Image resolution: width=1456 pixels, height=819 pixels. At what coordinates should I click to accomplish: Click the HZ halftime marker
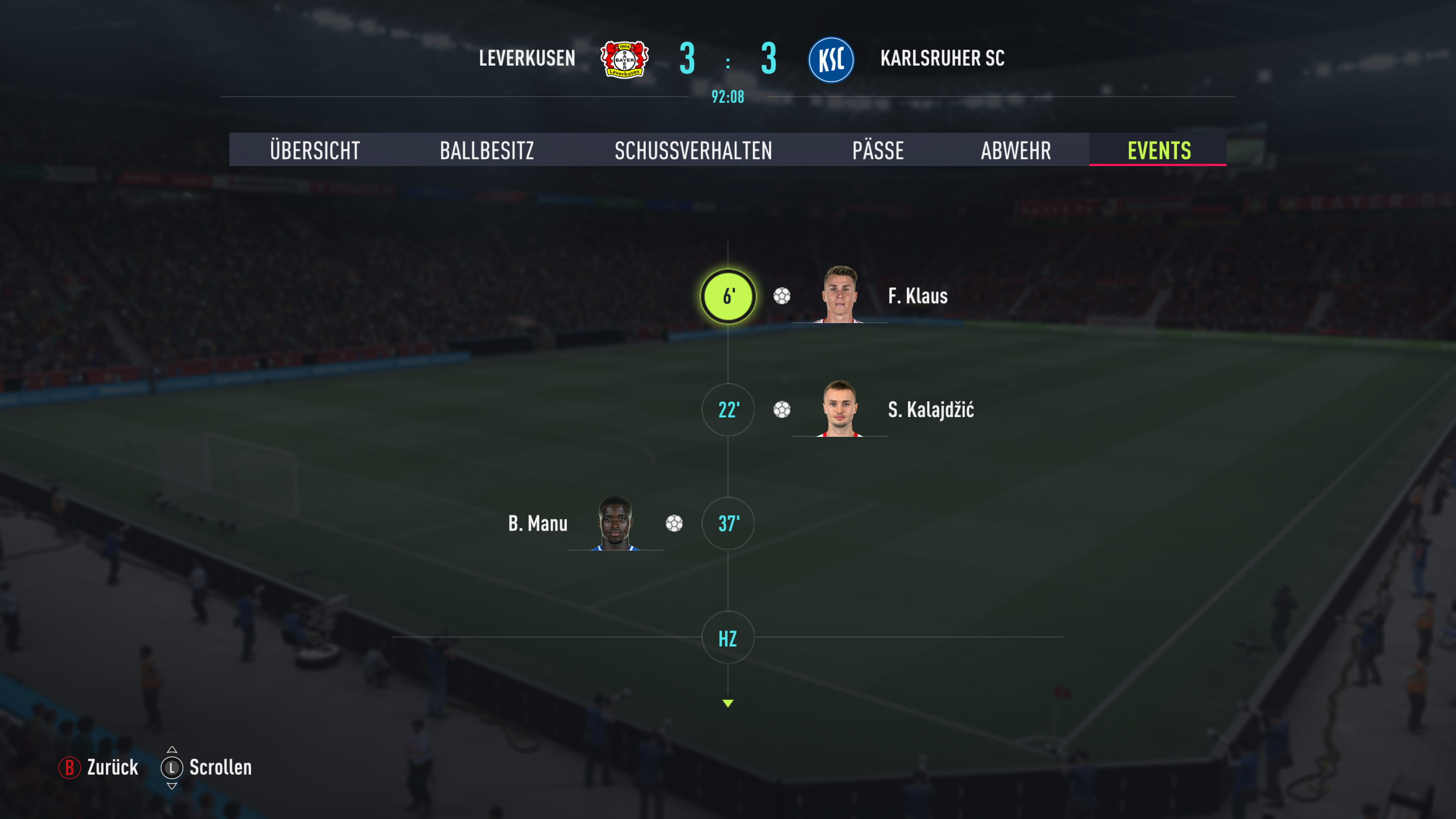coord(728,637)
